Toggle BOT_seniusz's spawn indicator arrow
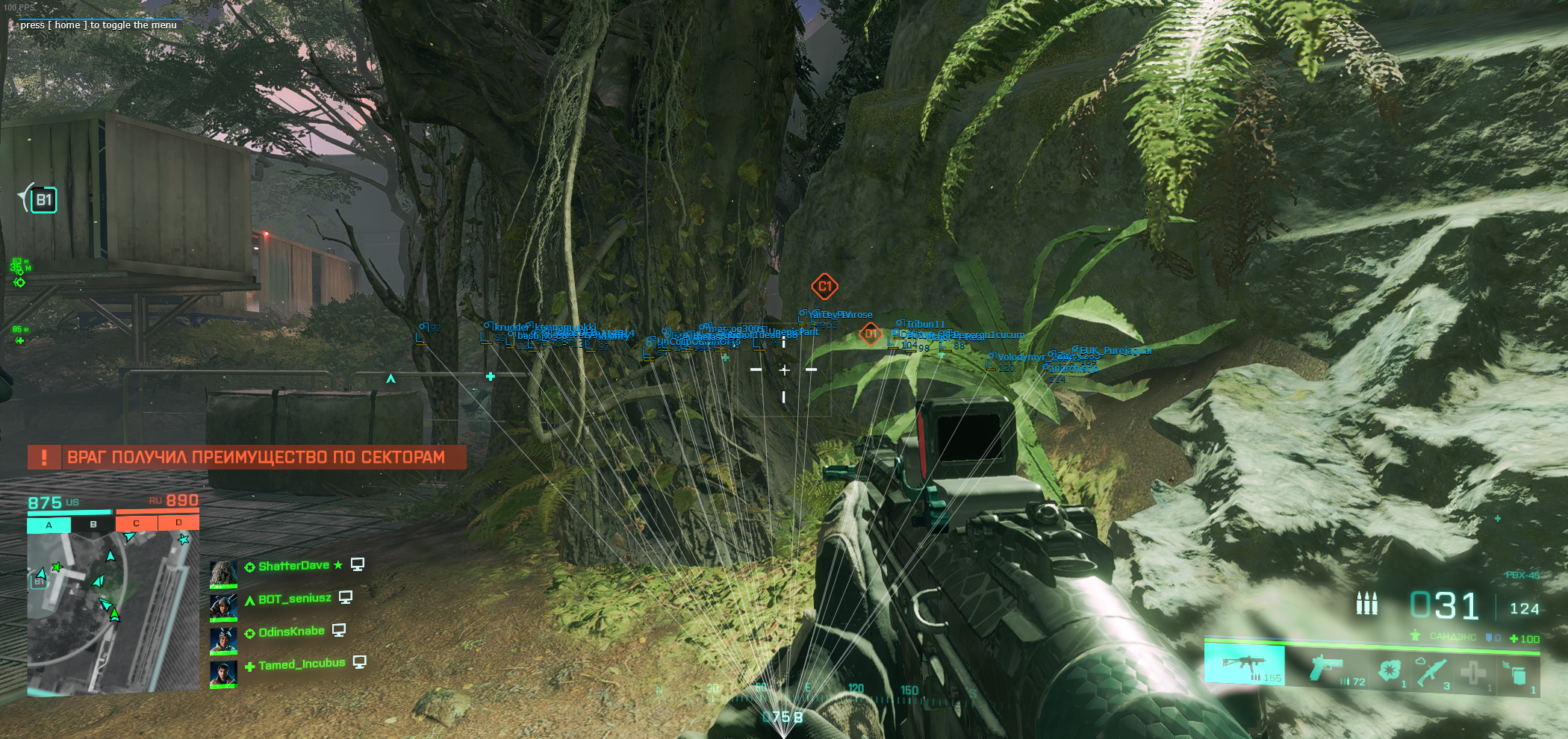Screen dimensions: 1568x739 (250, 600)
